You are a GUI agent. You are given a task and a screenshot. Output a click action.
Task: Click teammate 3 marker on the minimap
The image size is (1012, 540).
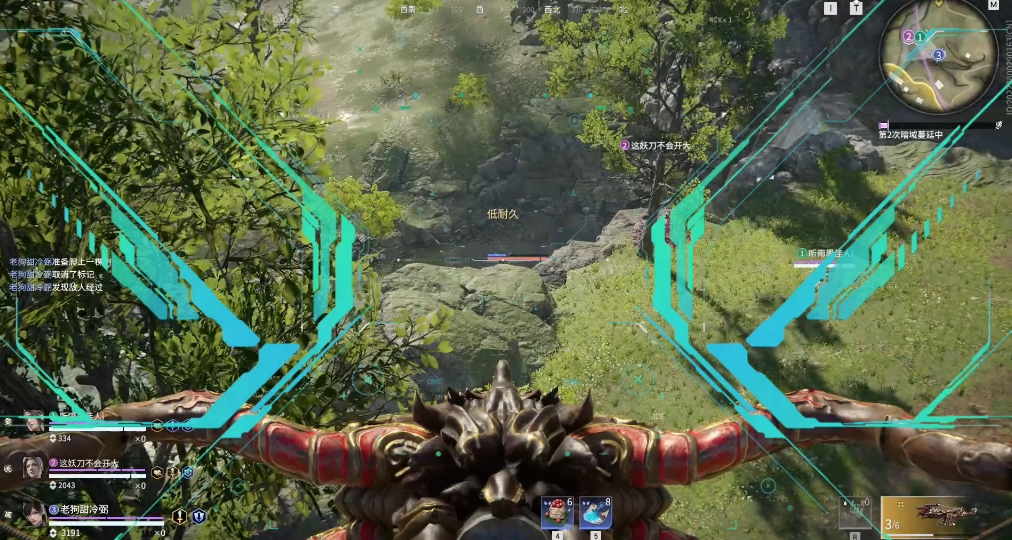(x=938, y=55)
